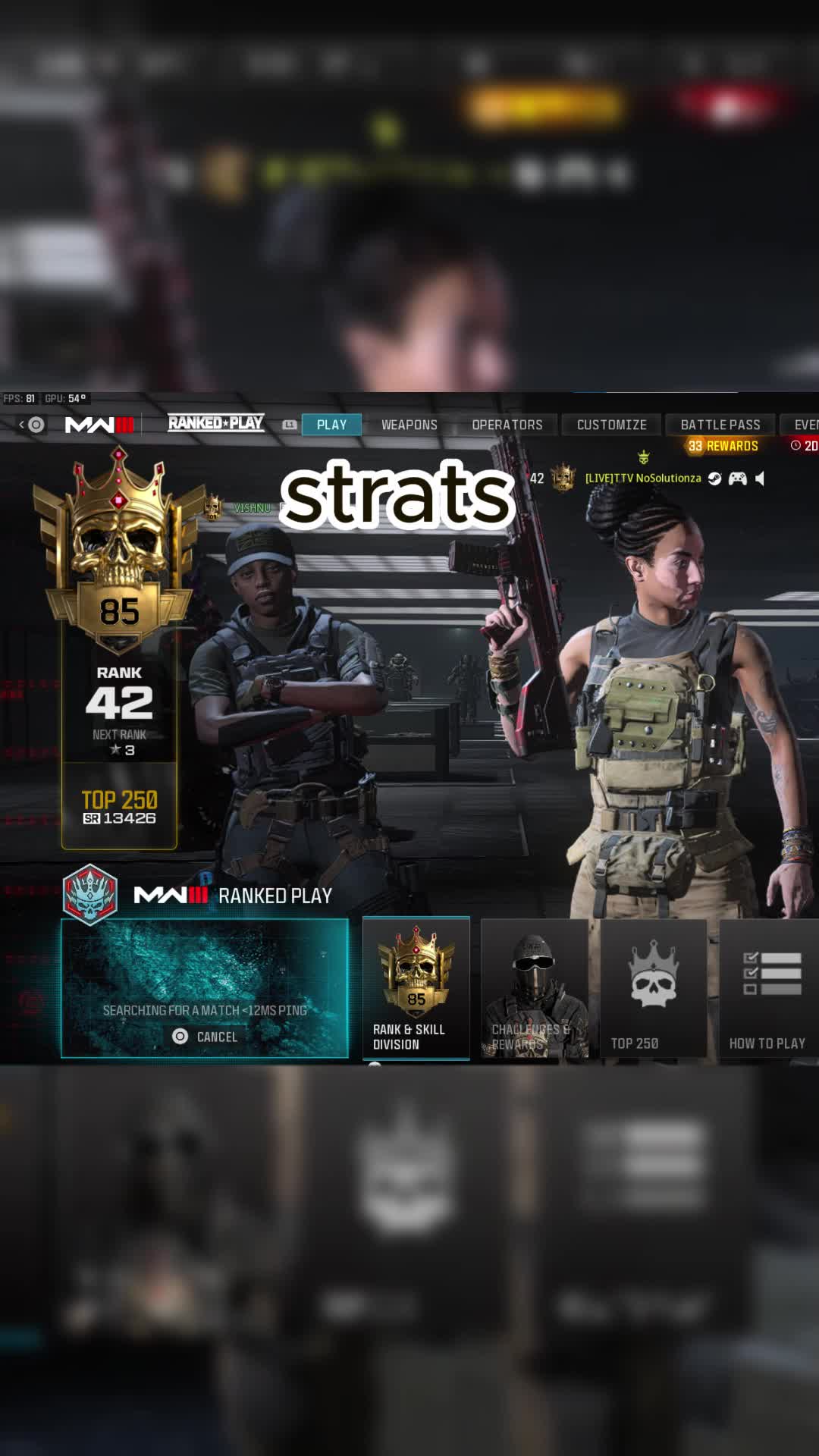
Task: Switch to the Play tab
Action: [331, 425]
